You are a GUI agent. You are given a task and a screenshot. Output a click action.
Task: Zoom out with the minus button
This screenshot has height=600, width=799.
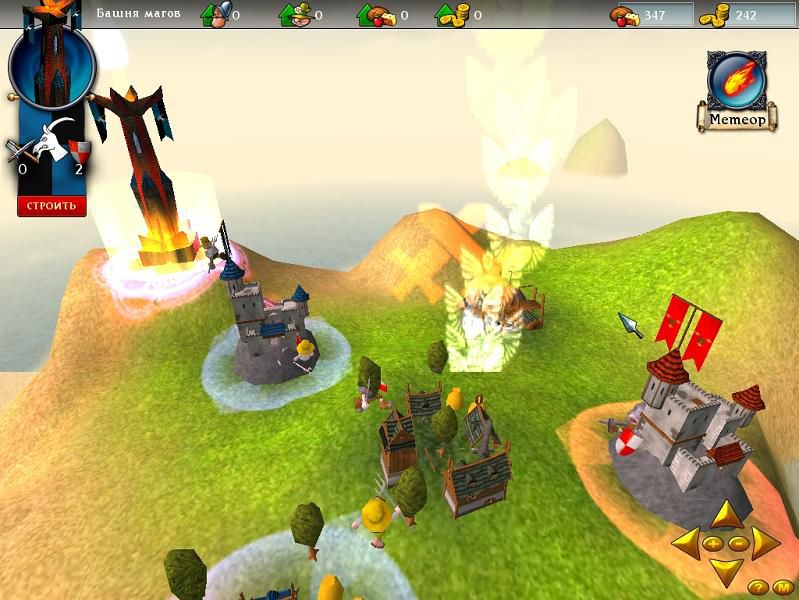pyautogui.click(x=738, y=544)
